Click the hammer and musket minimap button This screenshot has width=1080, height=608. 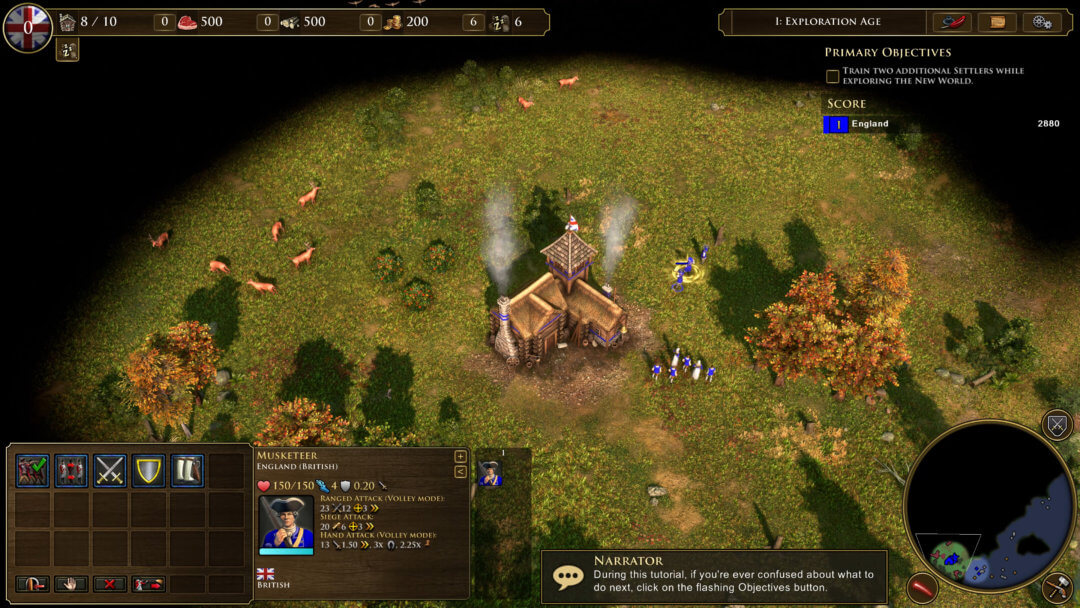point(1057,587)
